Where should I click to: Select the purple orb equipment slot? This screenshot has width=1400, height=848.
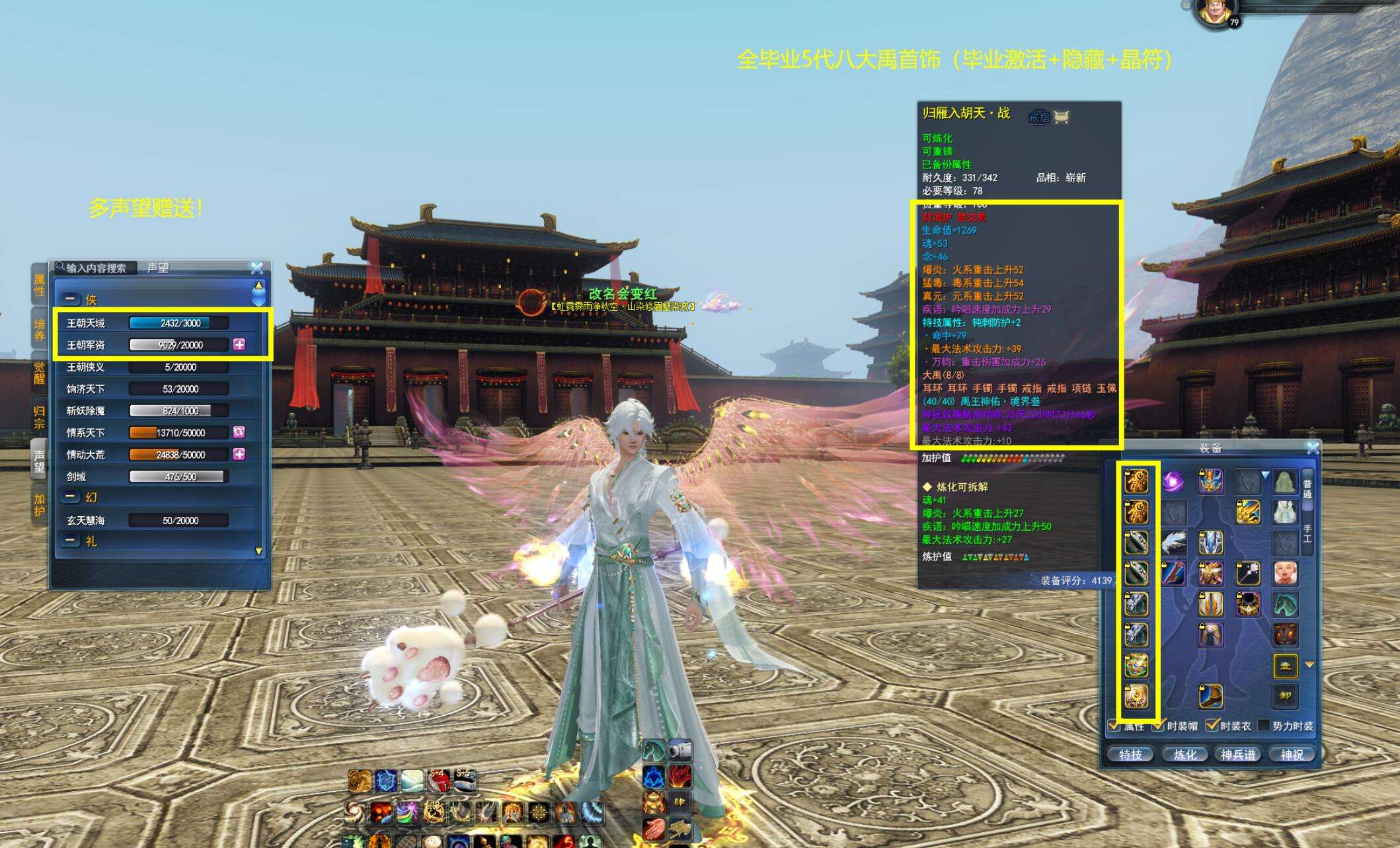pos(1173,481)
